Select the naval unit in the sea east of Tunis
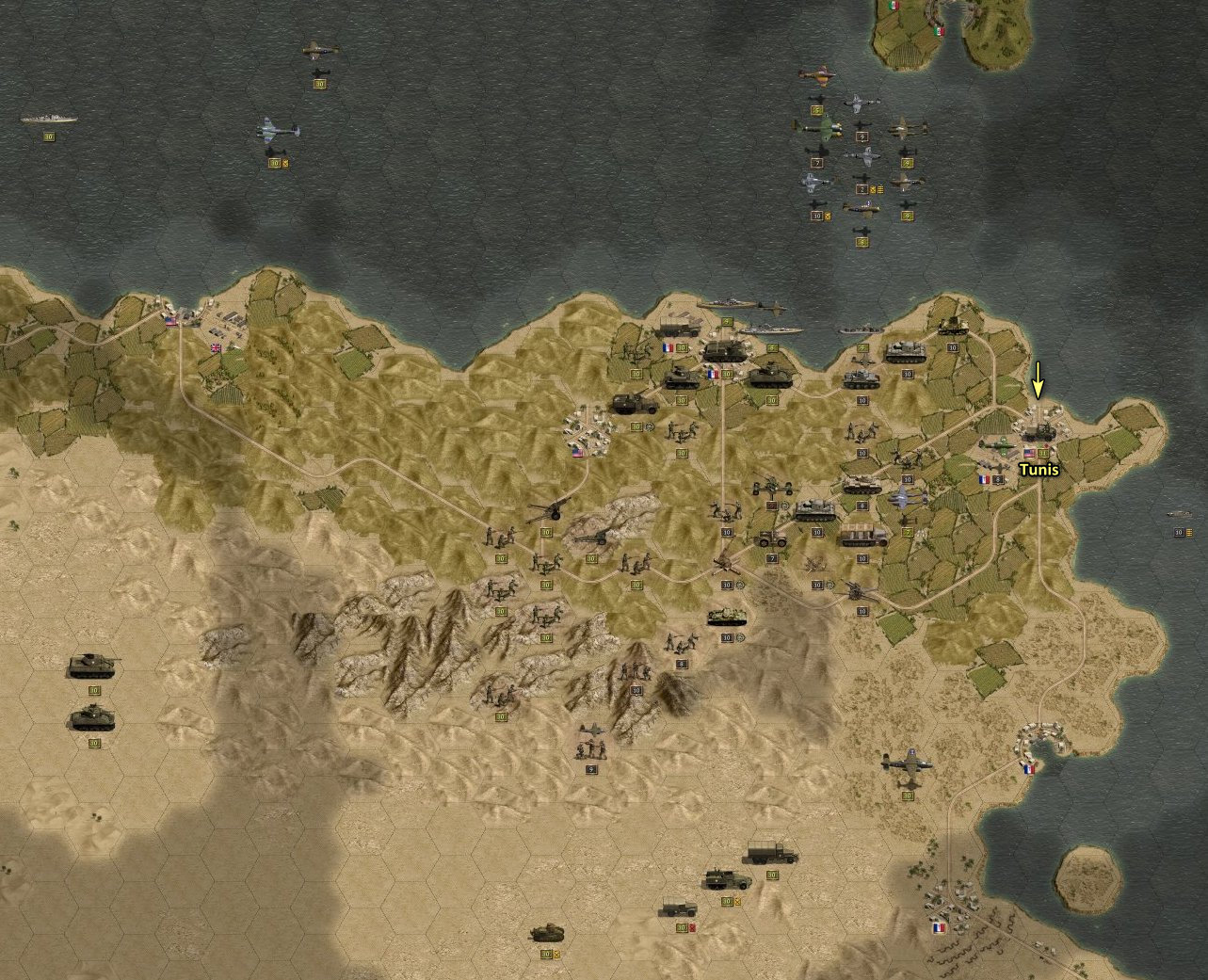The width and height of the screenshot is (1208, 980). (1179, 514)
